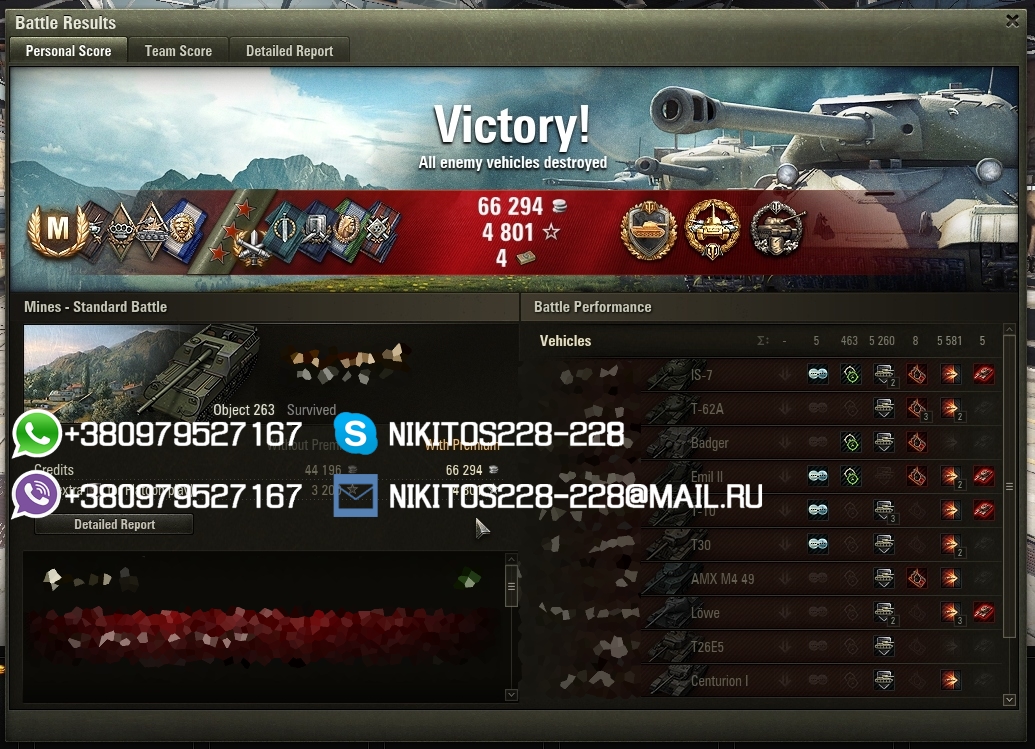Click the battle log scroll-down arrow

pos(511,694)
